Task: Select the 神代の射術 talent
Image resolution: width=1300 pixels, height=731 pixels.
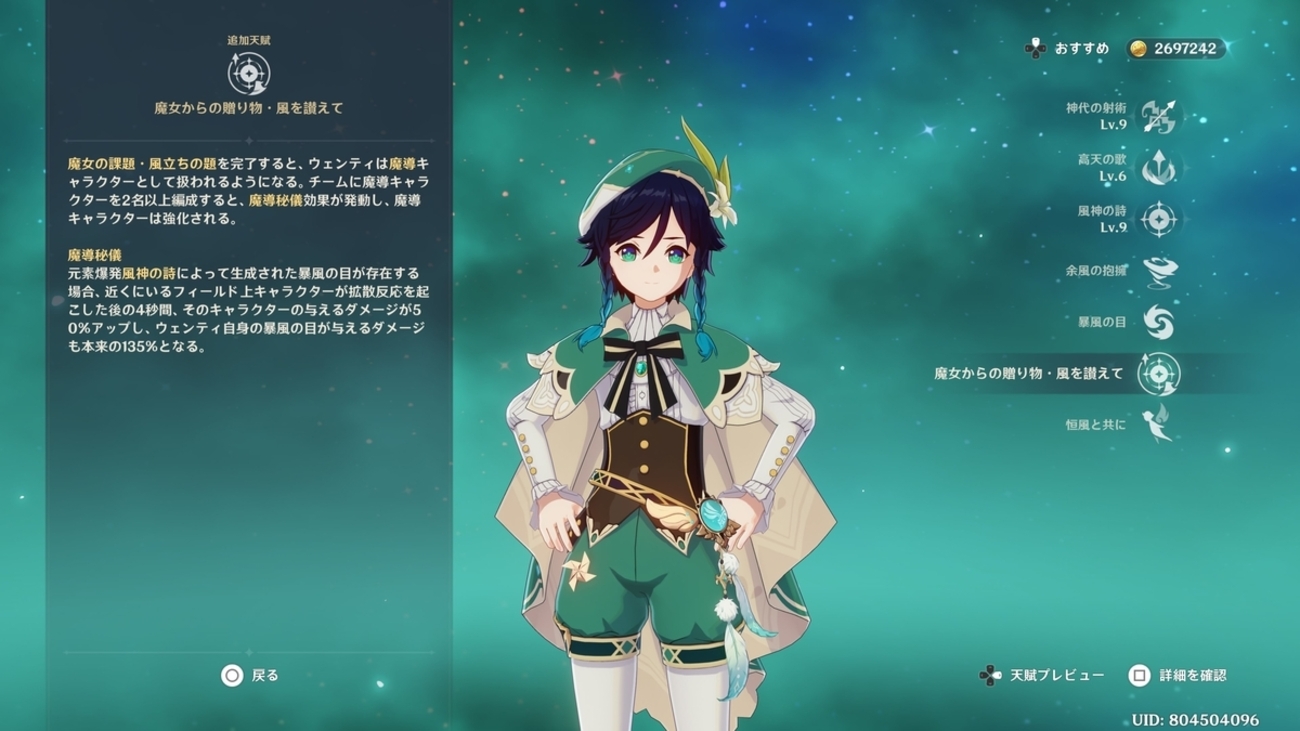Action: [1159, 117]
